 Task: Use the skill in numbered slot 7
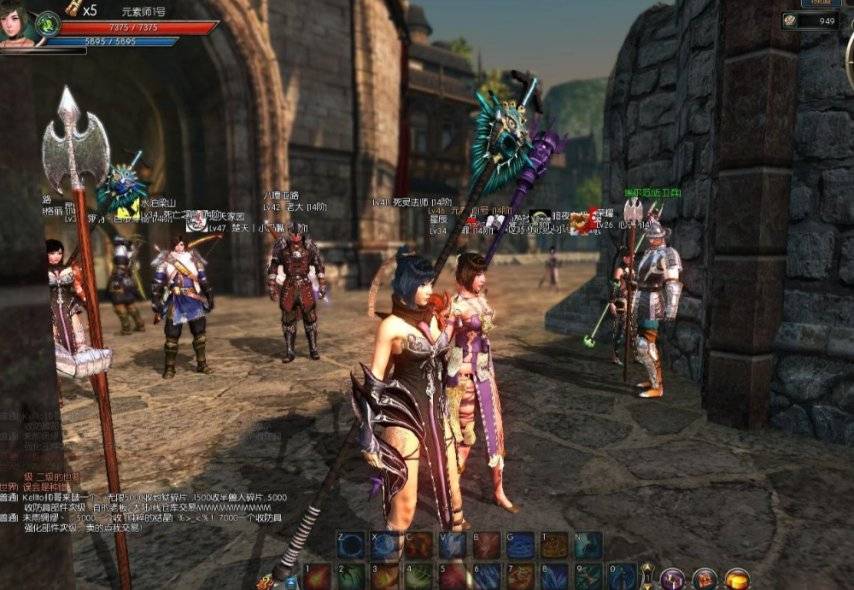[521, 577]
